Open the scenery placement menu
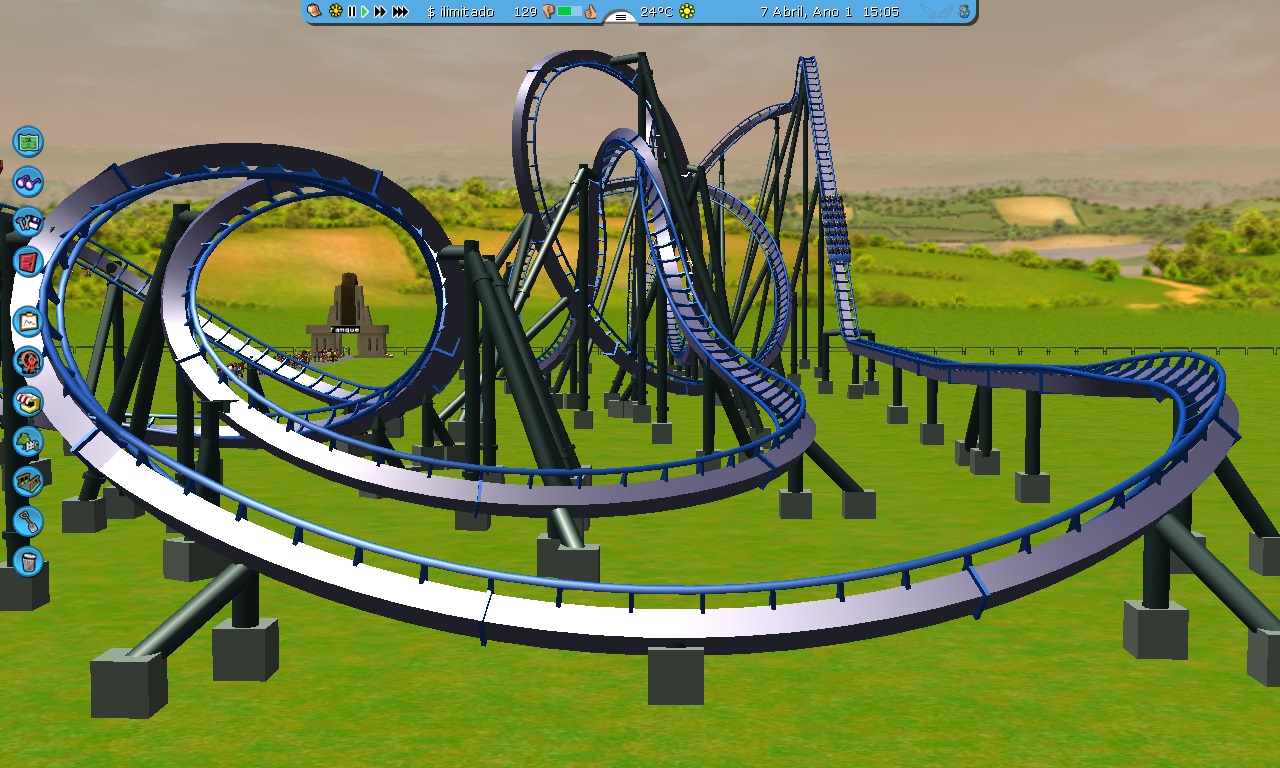Viewport: 1280px width, 768px height. point(27,442)
